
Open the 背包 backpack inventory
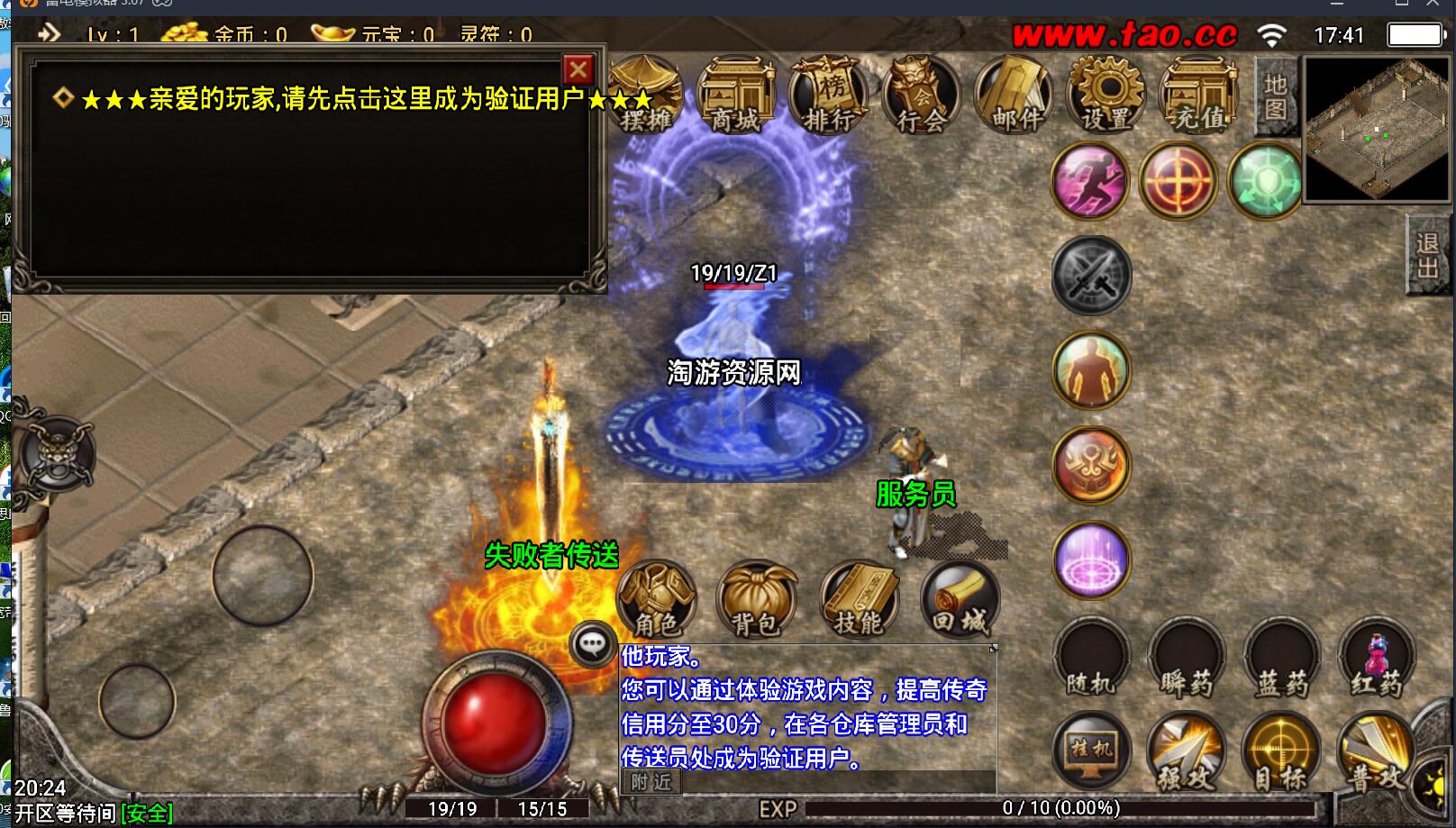point(757,598)
